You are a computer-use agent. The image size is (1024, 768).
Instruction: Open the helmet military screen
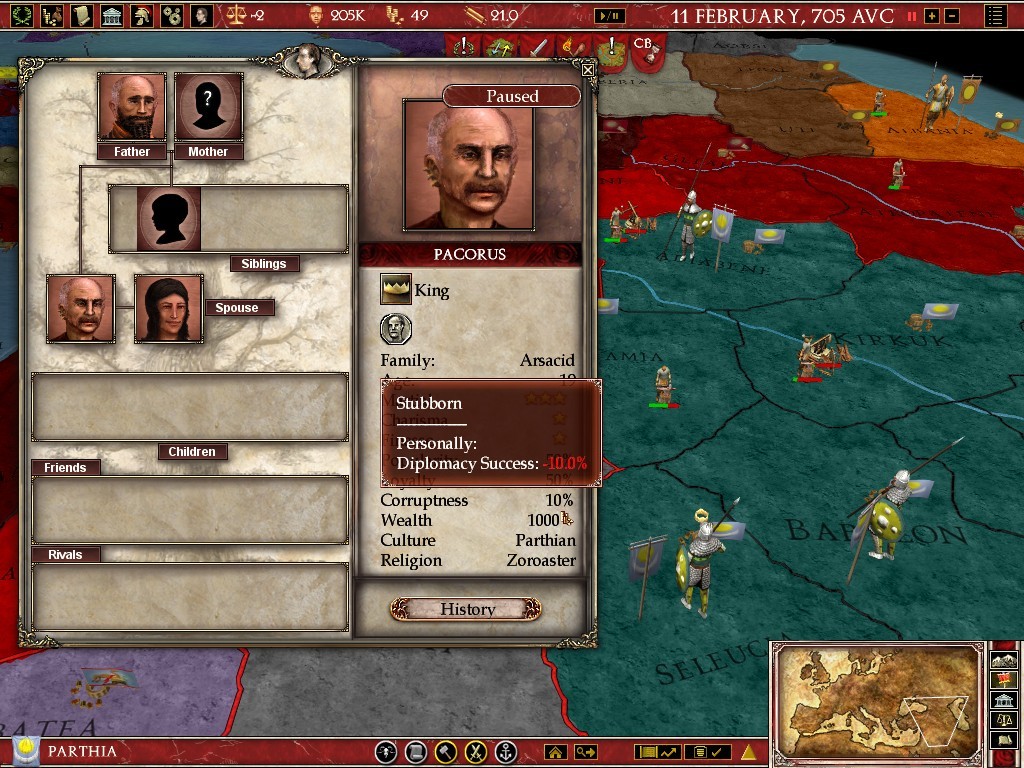coord(143,15)
